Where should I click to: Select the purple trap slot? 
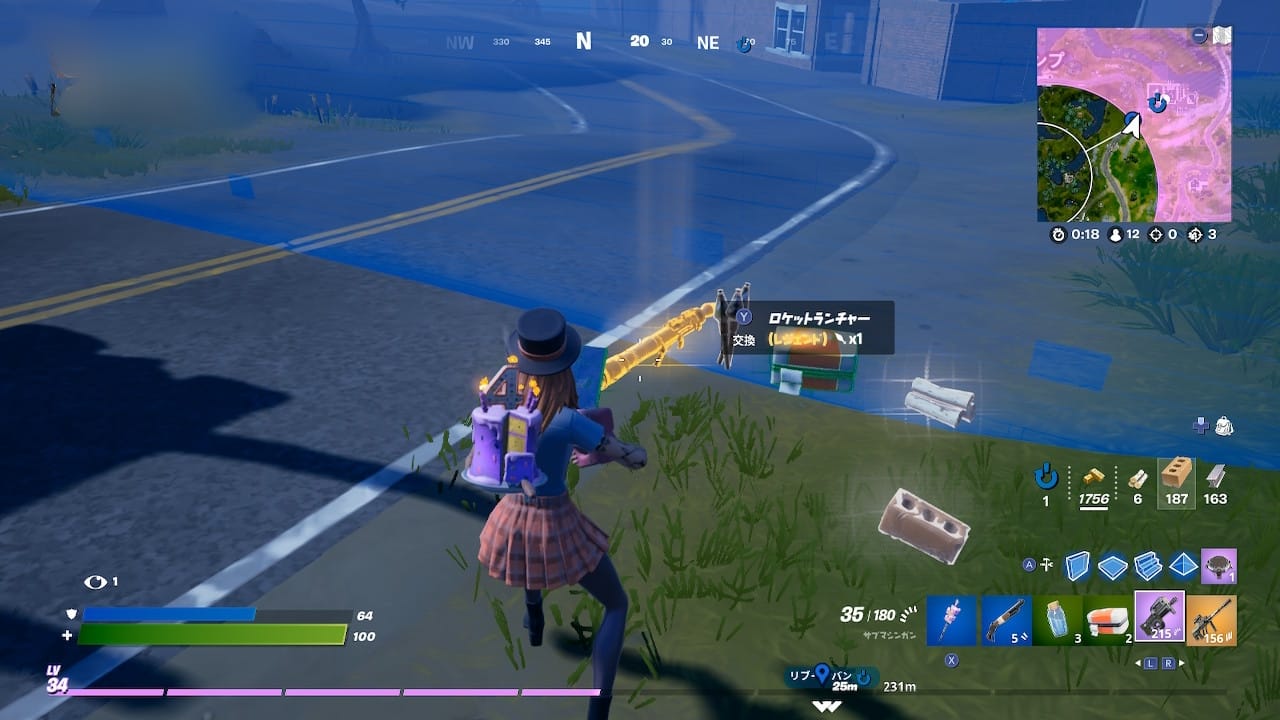tap(1218, 566)
